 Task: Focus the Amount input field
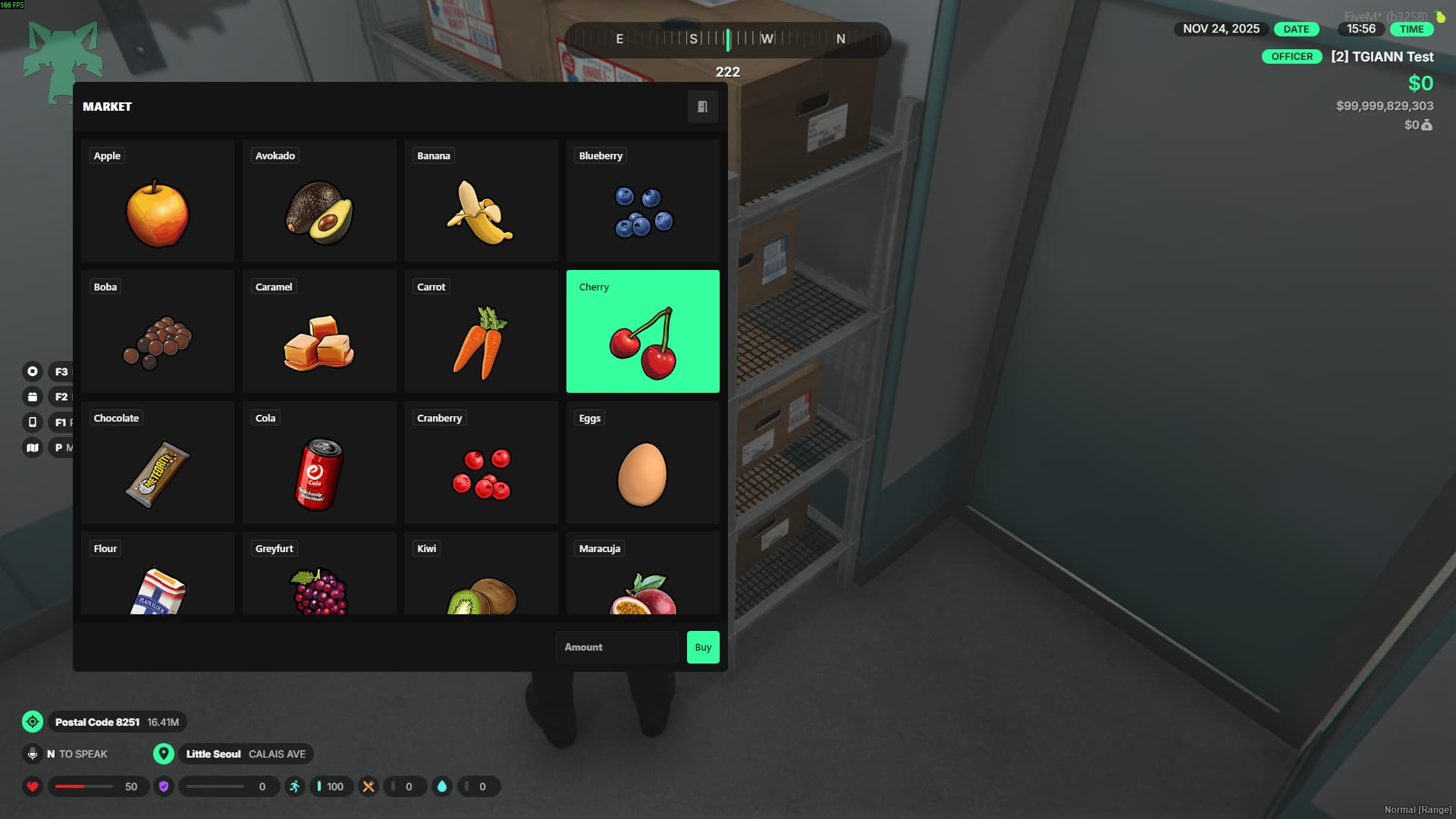pyautogui.click(x=617, y=648)
